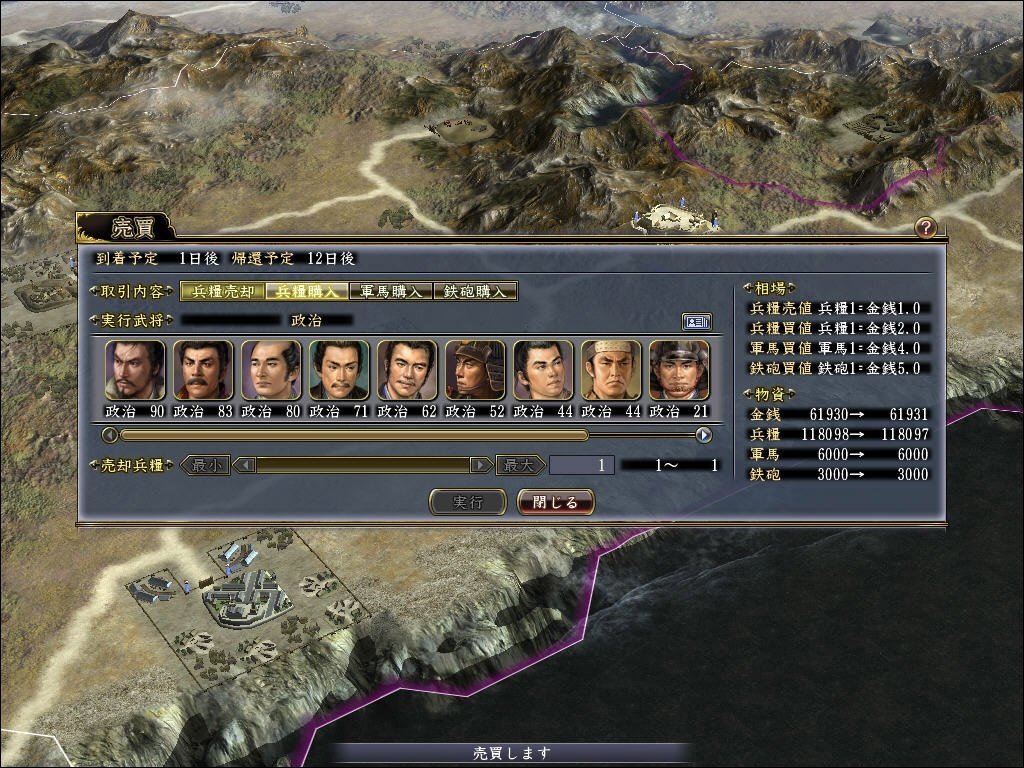Select the officer with 政治 71
This screenshot has width=1024, height=768.
339,370
